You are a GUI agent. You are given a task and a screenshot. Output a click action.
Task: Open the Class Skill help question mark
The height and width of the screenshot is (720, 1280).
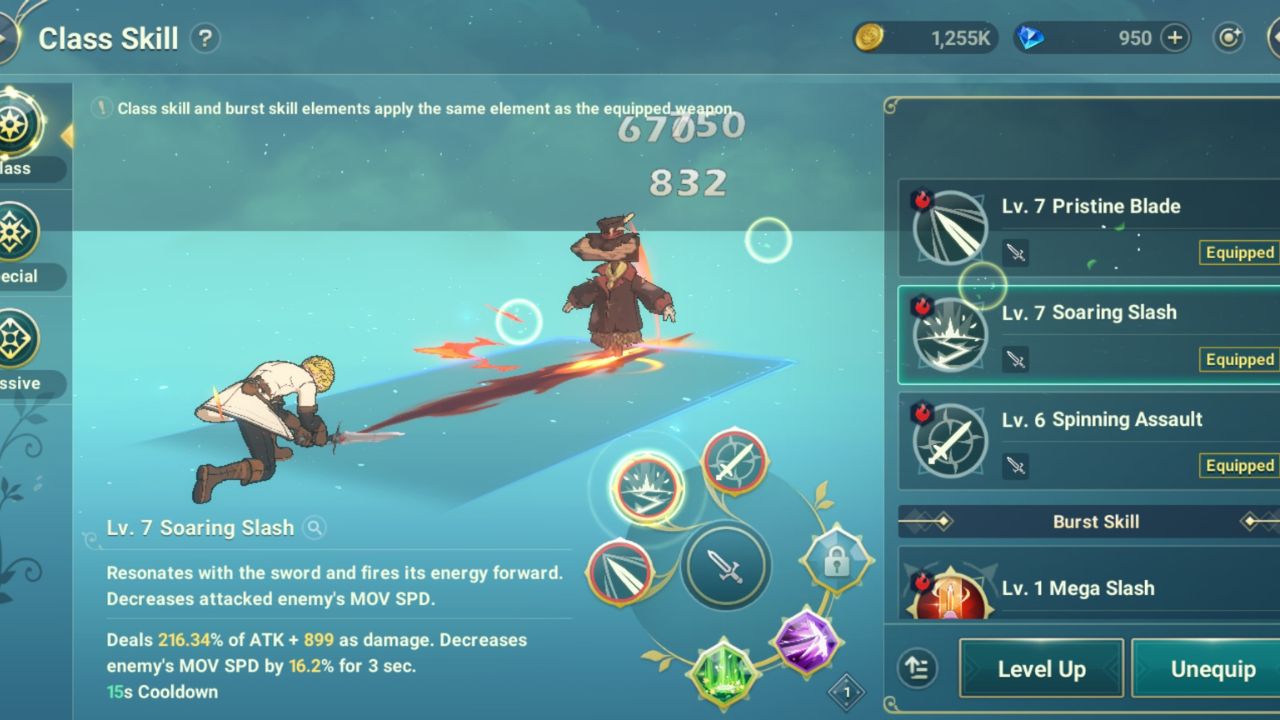point(207,38)
